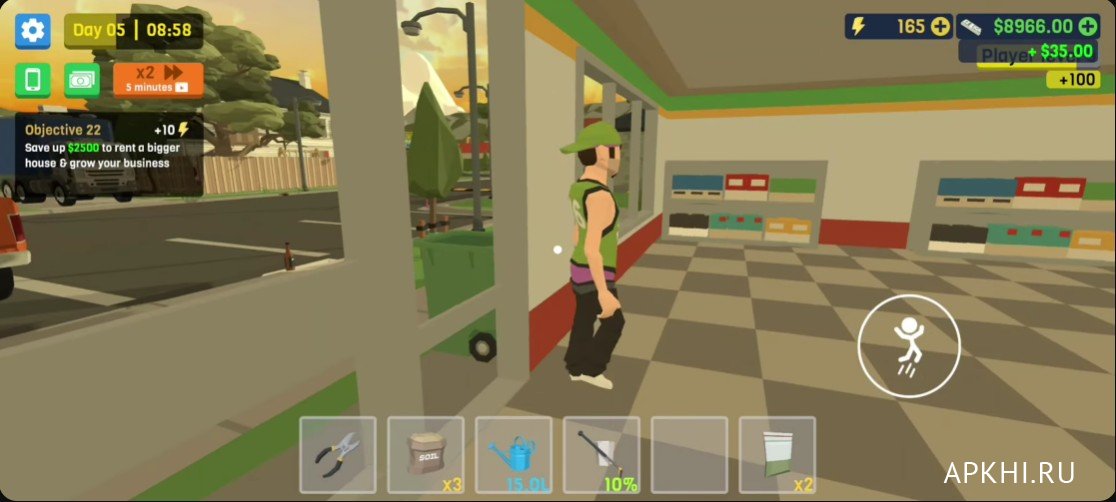Select the green baggie slot

pyautogui.click(x=778, y=455)
